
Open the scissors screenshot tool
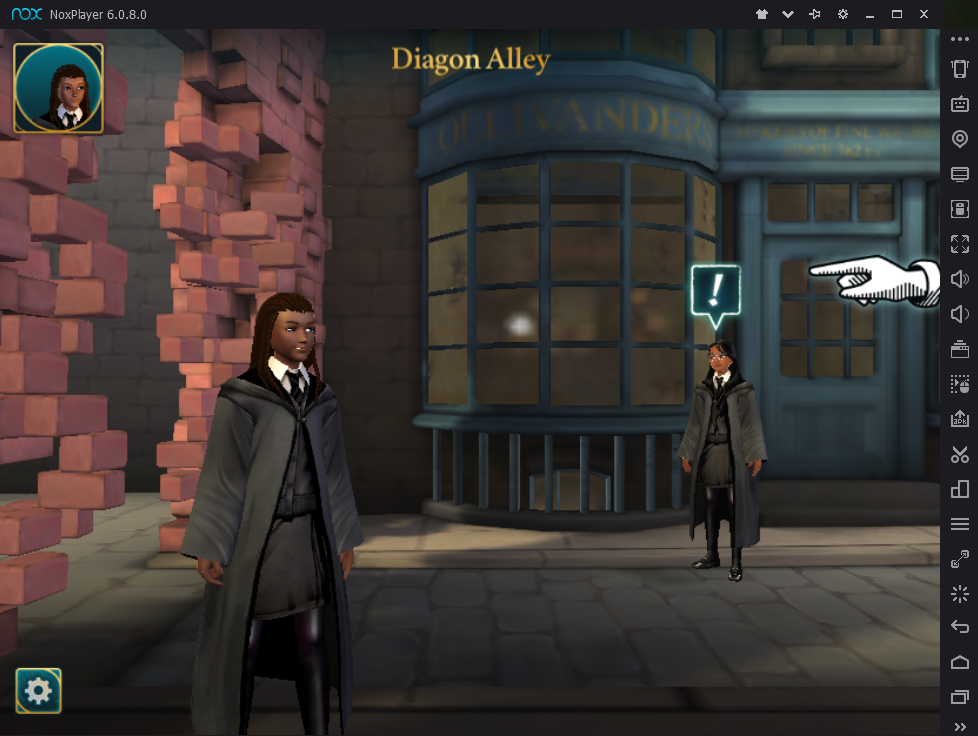960,454
